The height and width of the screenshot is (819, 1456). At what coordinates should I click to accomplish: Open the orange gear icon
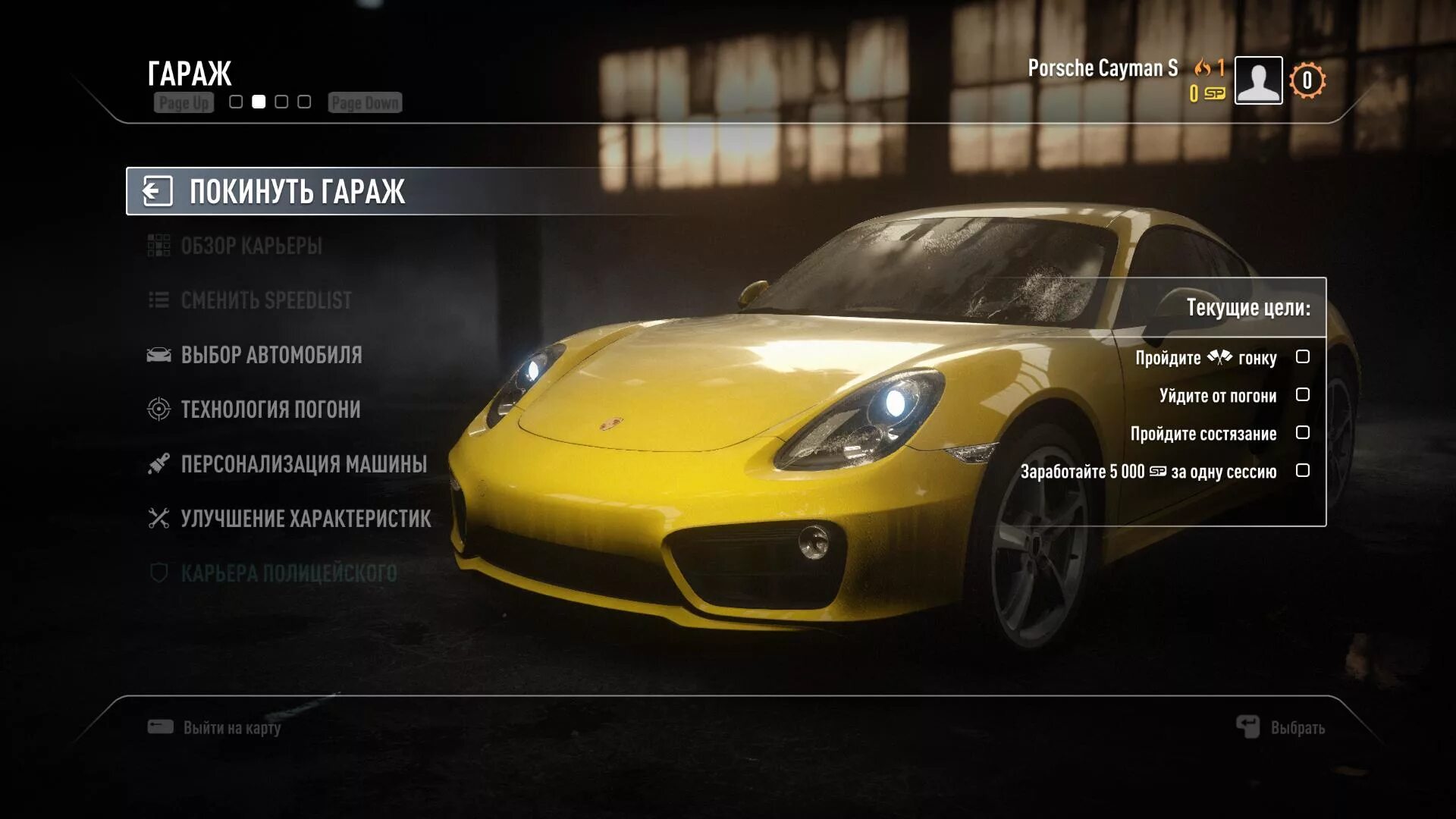(x=1307, y=80)
